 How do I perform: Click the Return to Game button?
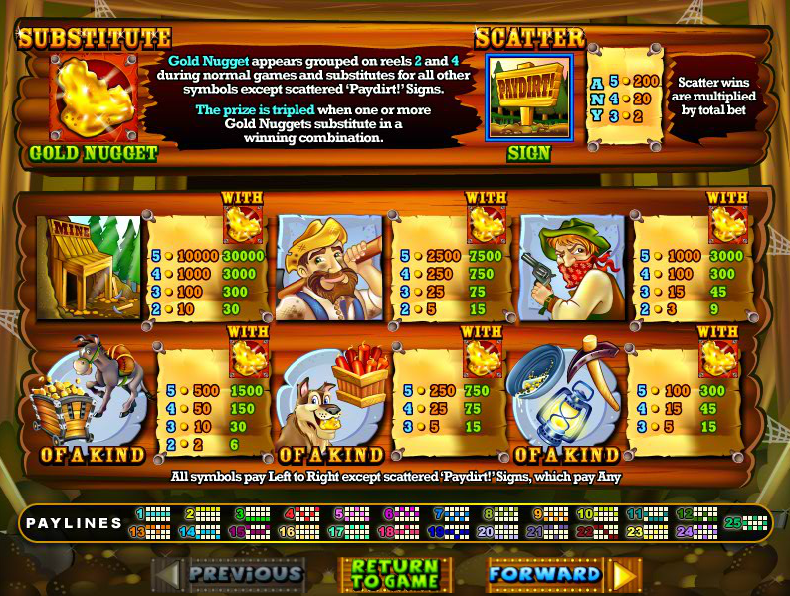click(x=394, y=575)
